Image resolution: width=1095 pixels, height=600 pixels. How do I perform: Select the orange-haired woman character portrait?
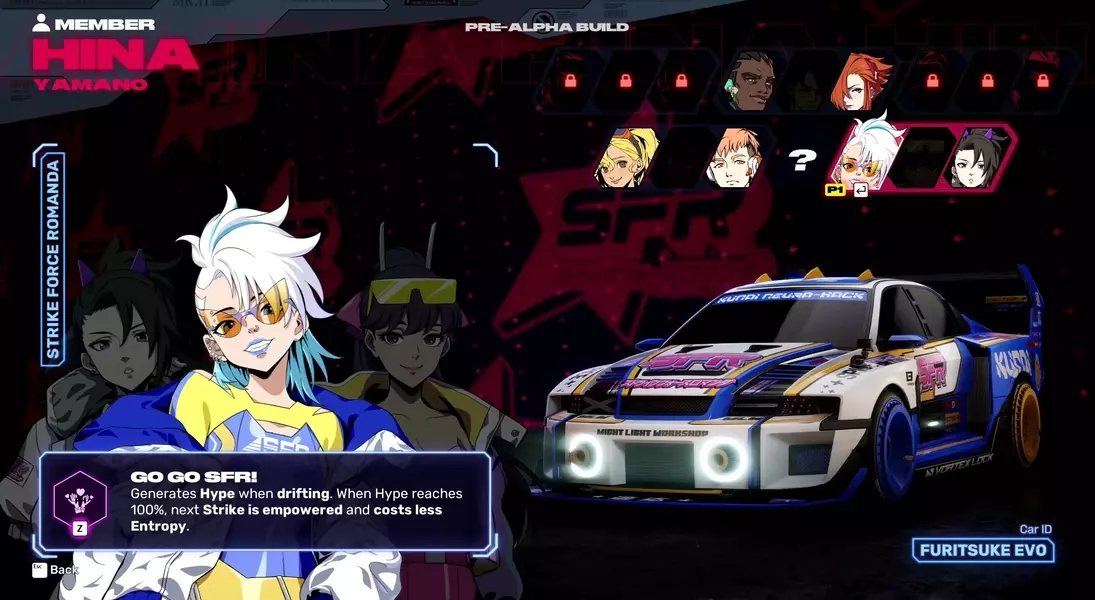(x=861, y=82)
